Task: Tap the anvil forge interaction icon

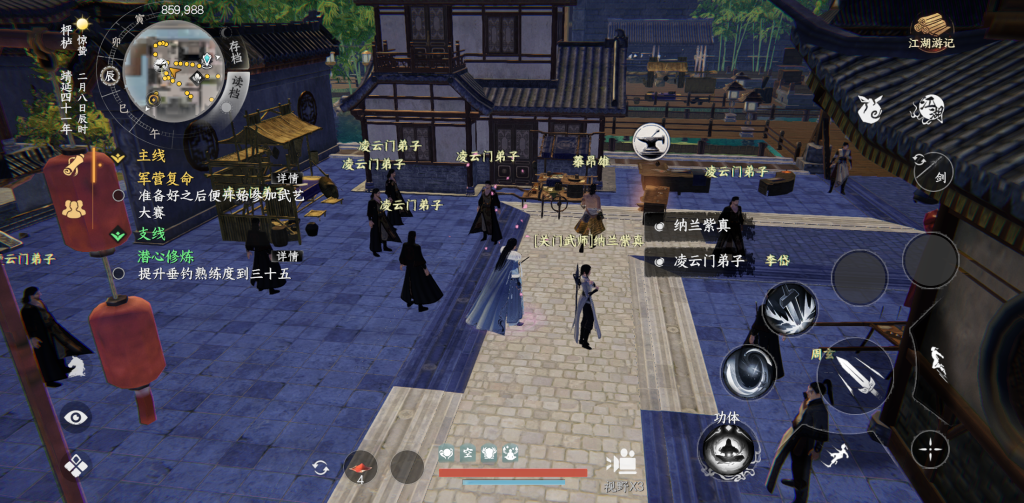Action: click(650, 140)
